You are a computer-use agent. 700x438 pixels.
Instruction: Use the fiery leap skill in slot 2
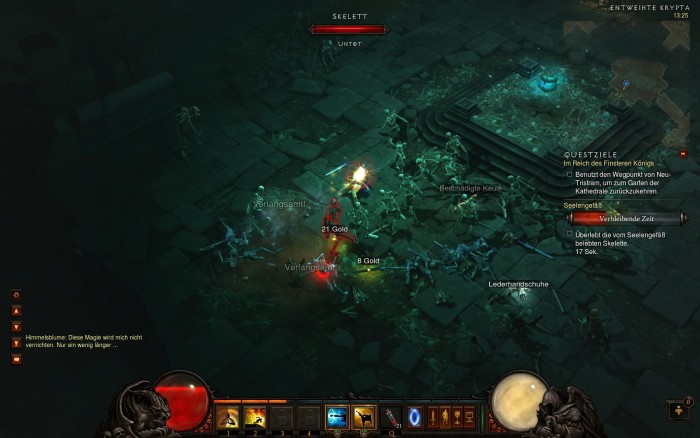pos(255,416)
